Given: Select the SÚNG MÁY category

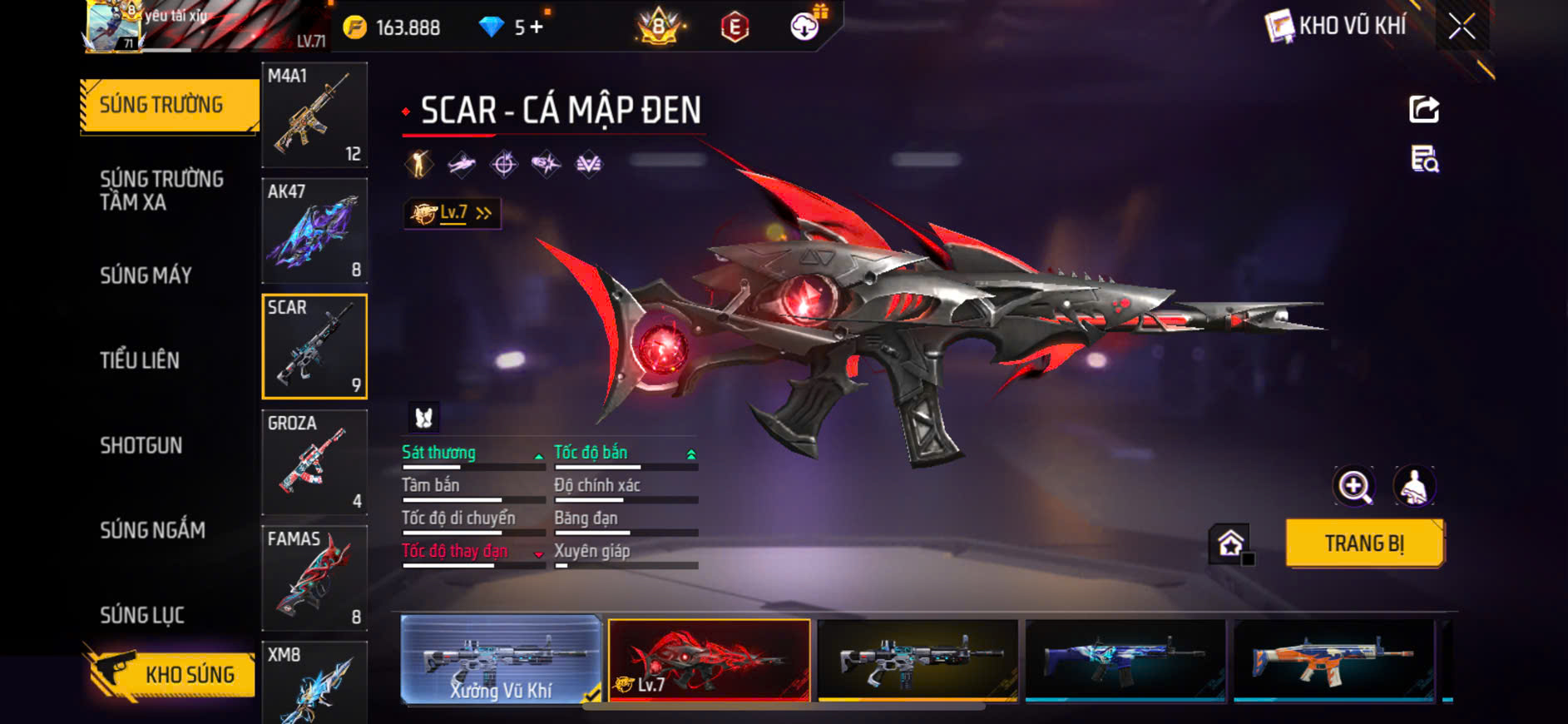Looking at the screenshot, I should 146,275.
